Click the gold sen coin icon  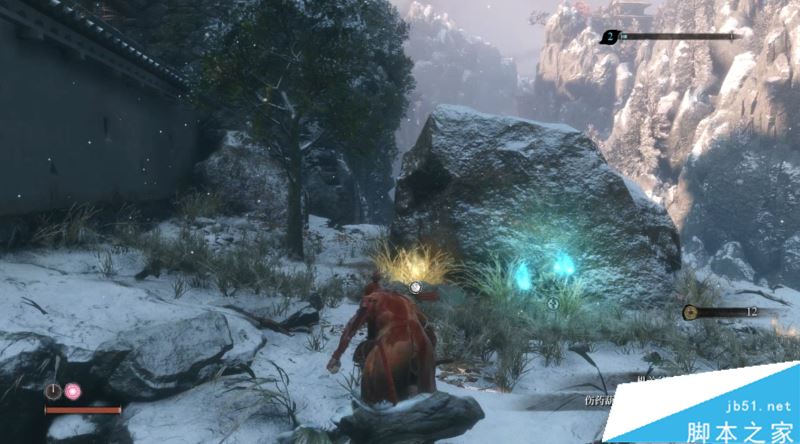coord(690,312)
